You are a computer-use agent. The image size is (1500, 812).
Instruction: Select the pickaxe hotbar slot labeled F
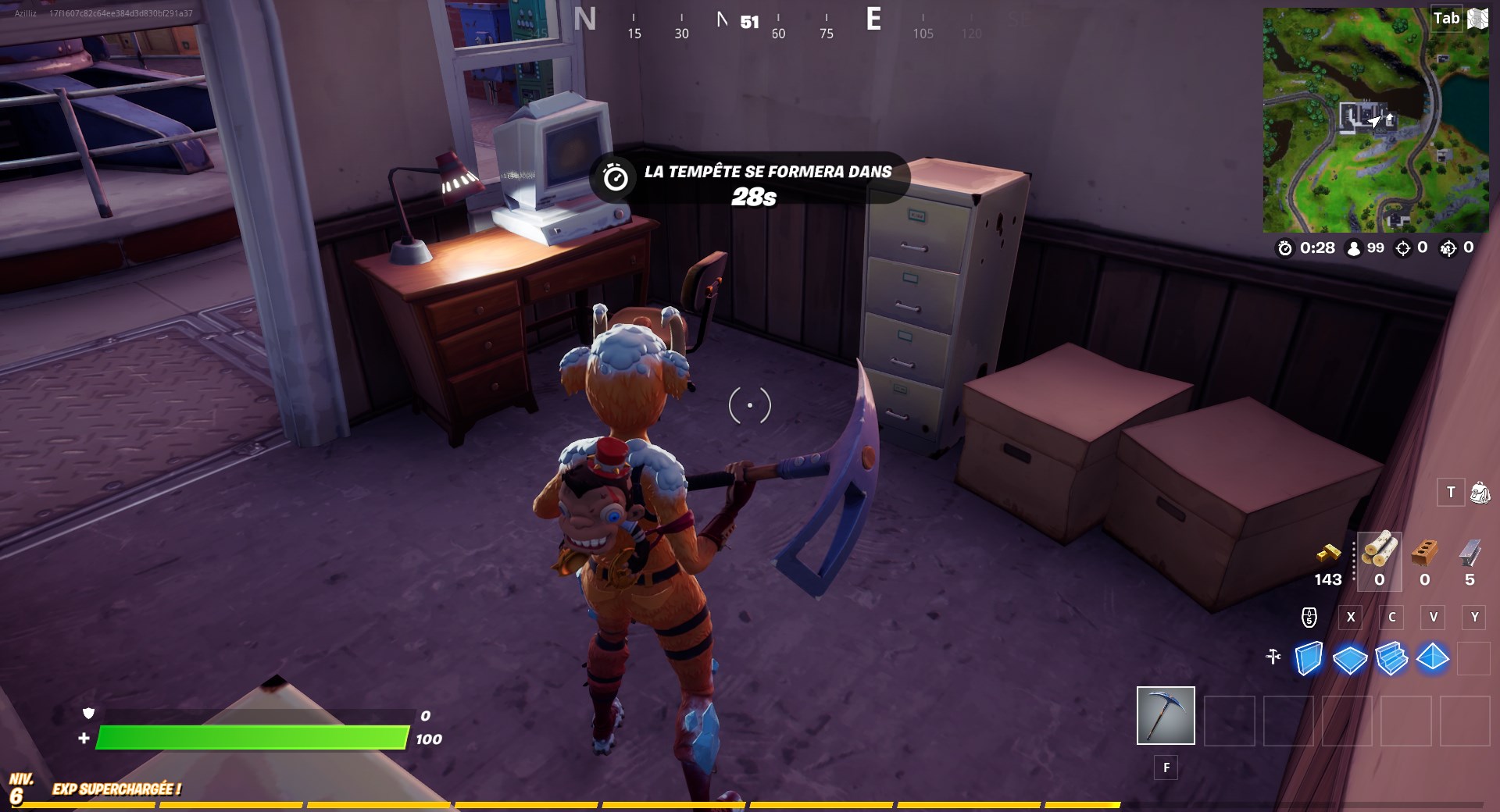[1165, 714]
